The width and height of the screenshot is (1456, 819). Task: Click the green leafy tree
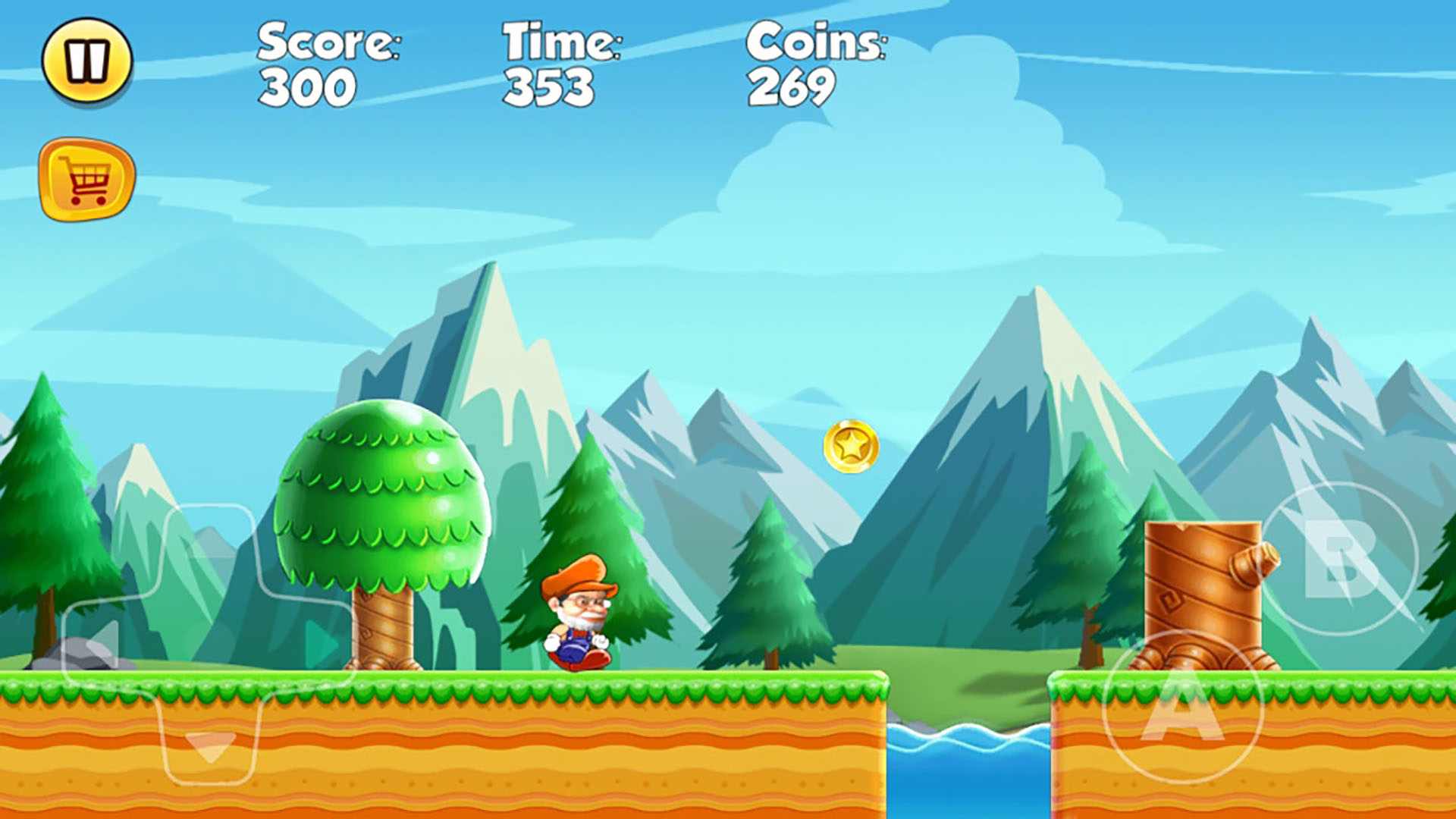pos(383,493)
